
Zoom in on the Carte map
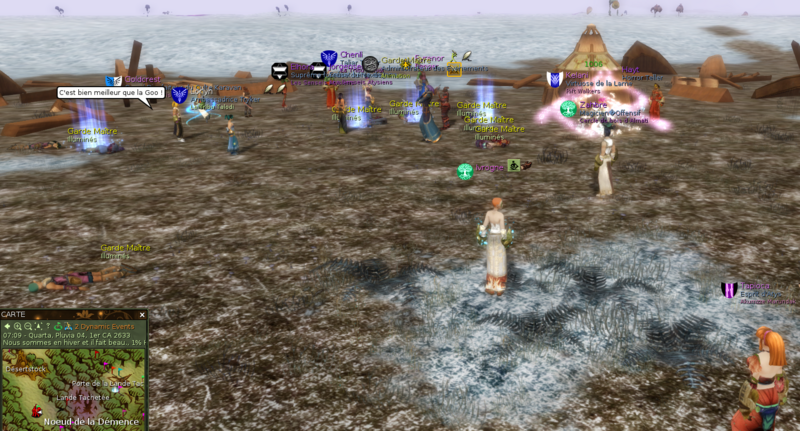18,326
